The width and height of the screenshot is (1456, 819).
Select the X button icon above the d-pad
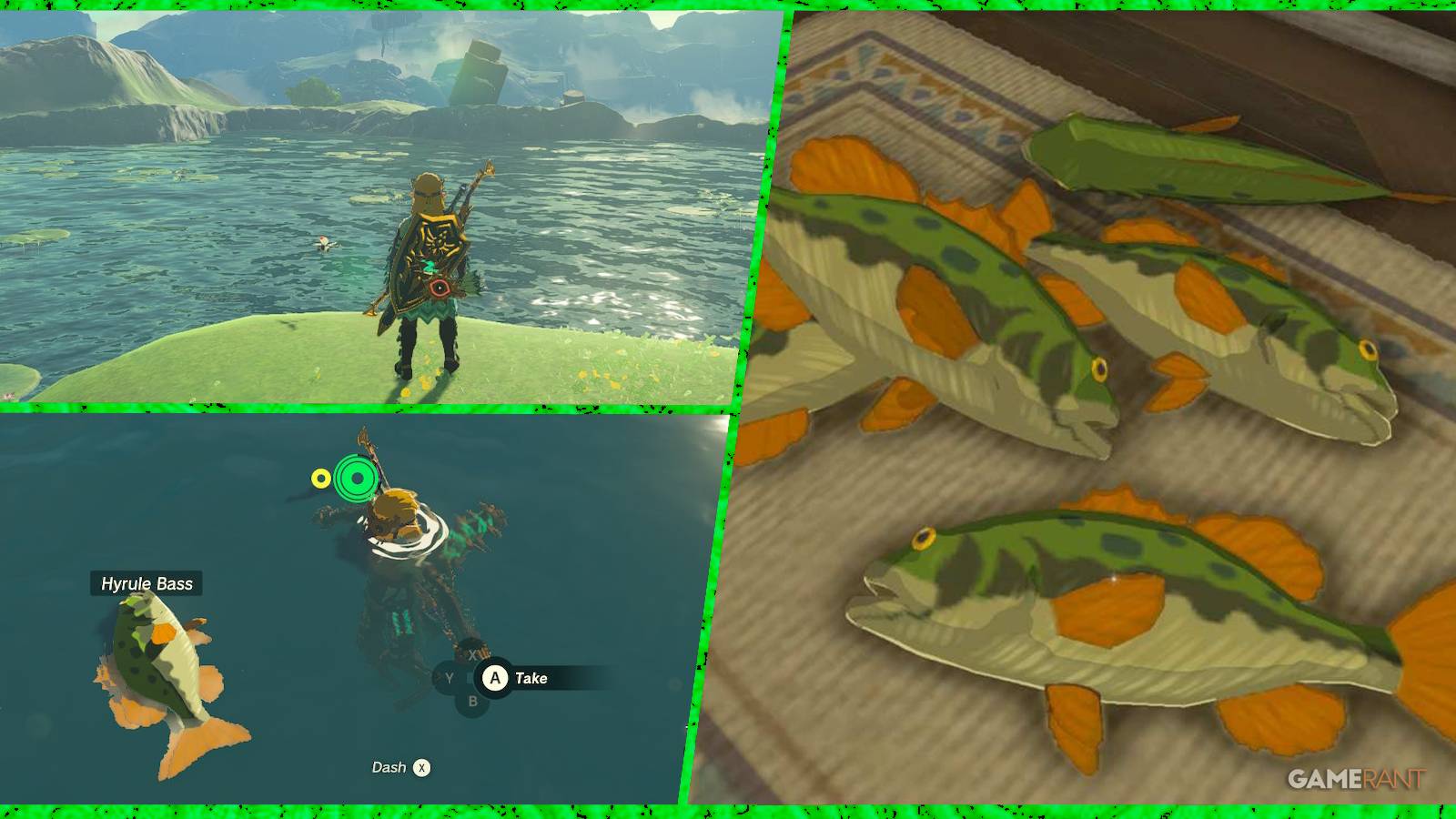(x=472, y=655)
